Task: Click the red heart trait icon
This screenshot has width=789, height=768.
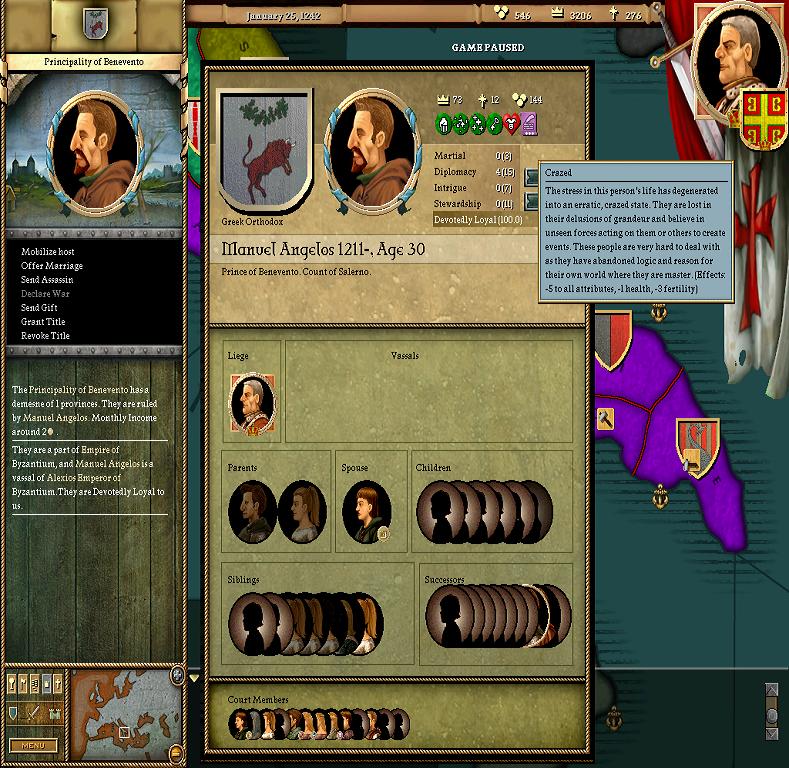Action: pos(512,125)
